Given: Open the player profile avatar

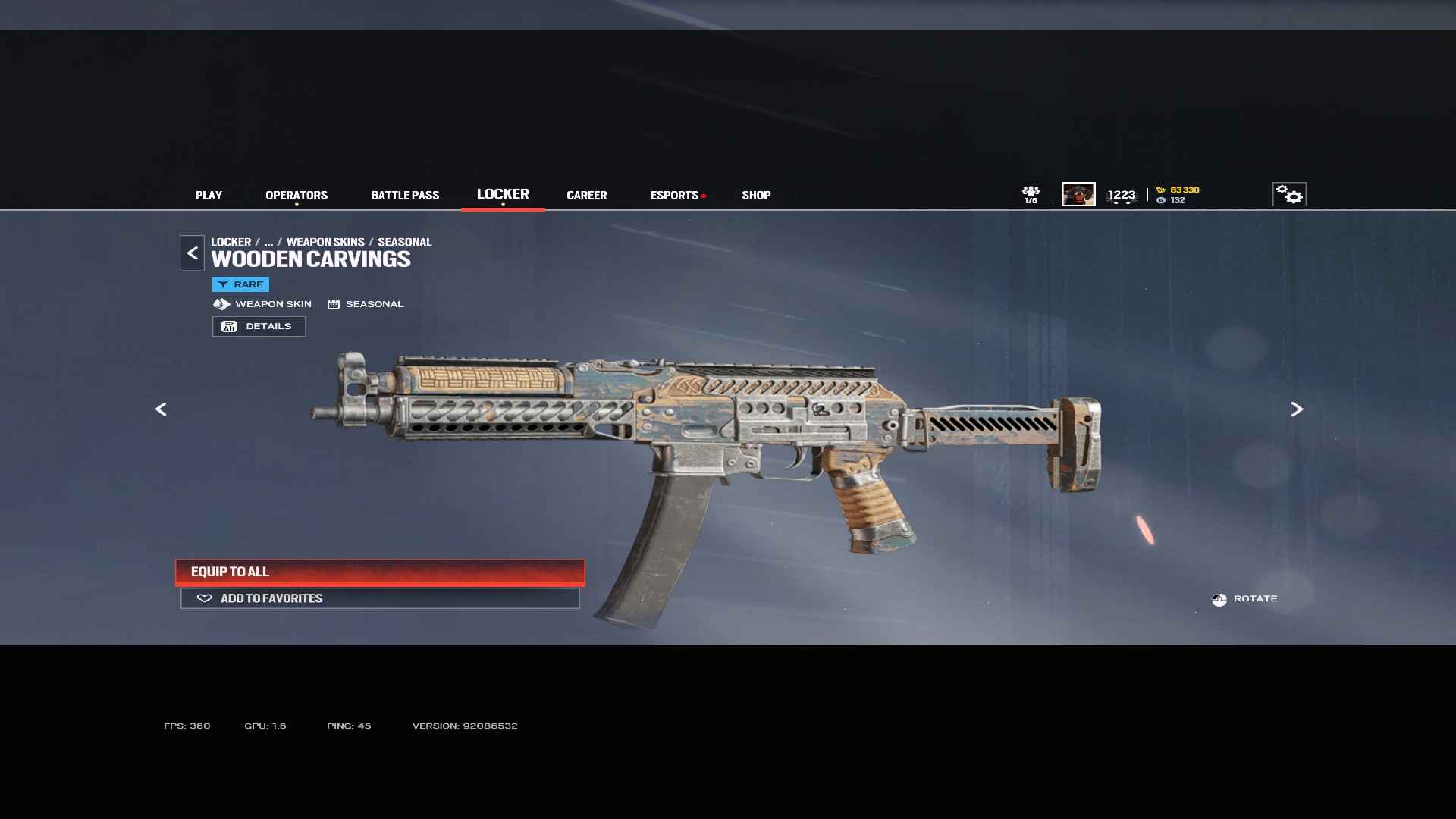Looking at the screenshot, I should [1078, 194].
